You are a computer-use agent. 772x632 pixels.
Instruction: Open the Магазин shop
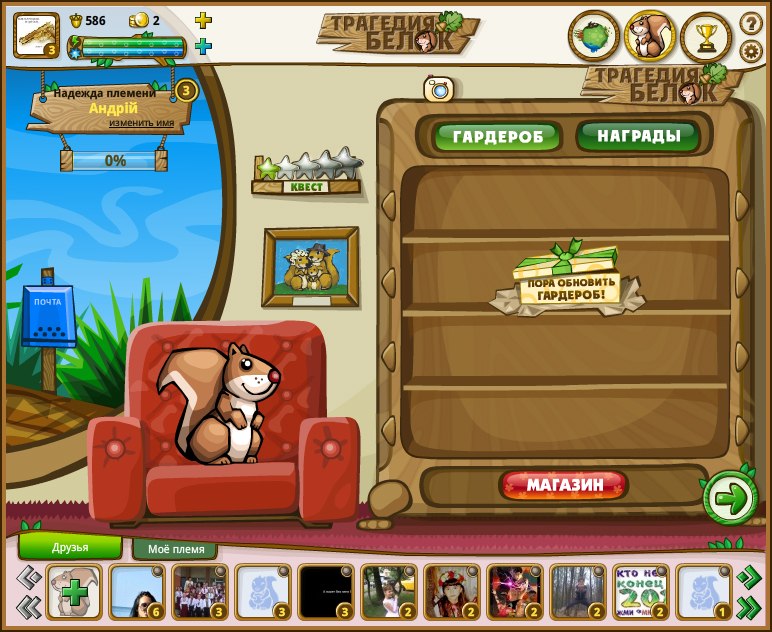point(564,486)
